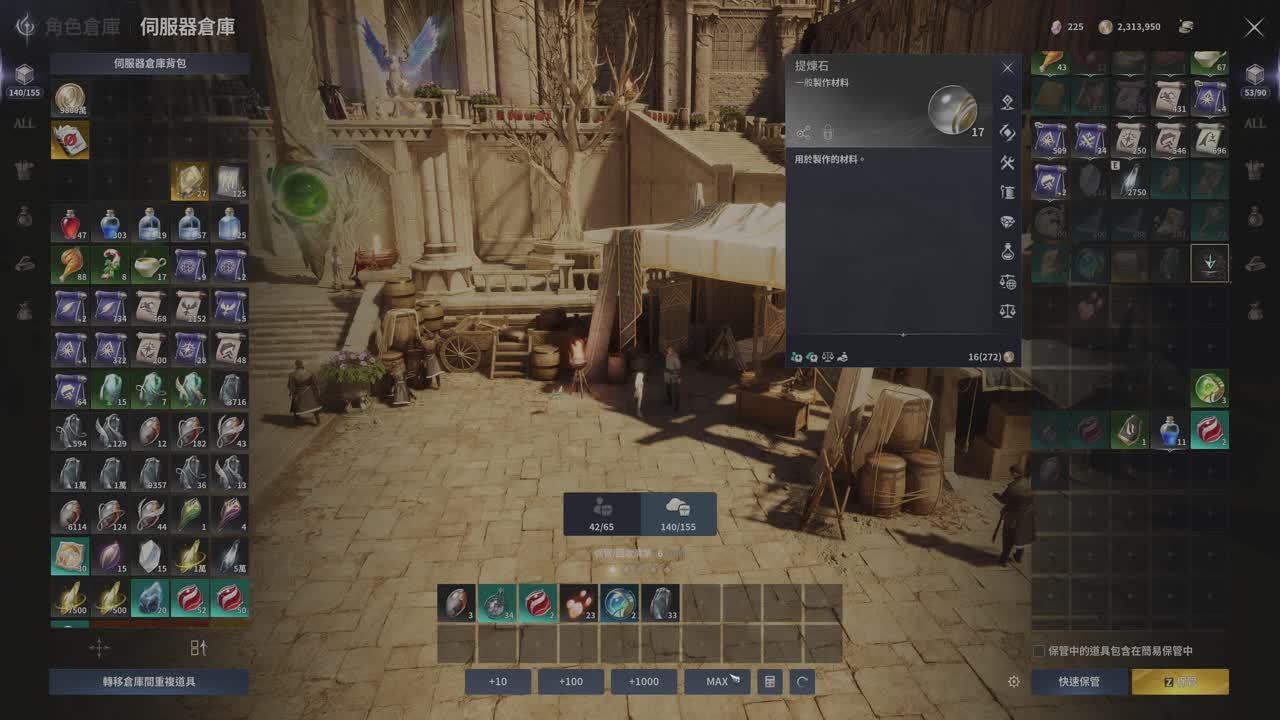1280x720 pixels.
Task: Add +10 to transfer quantity
Action: pos(498,682)
